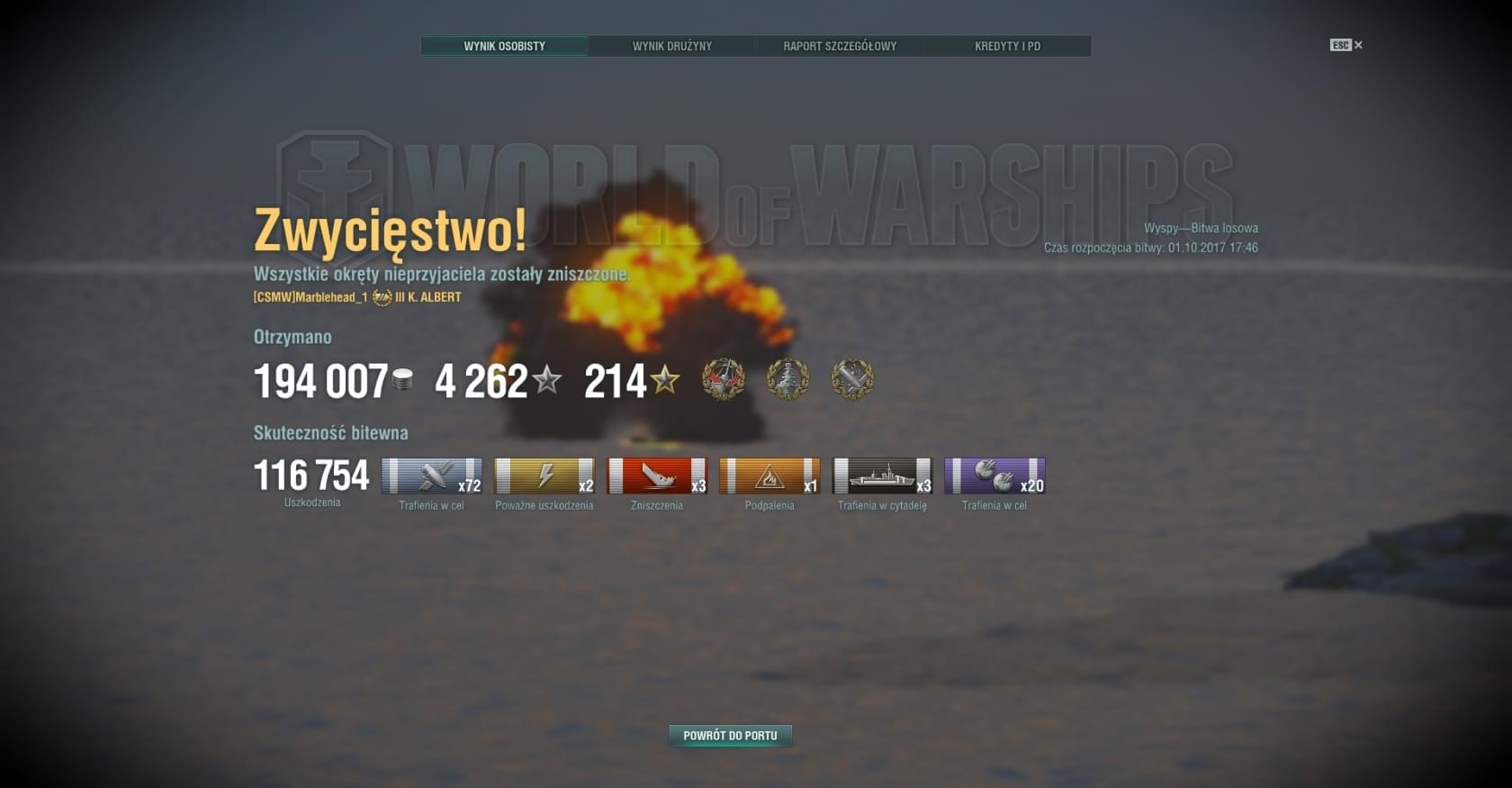
Task: Click the Poważne uszkodzenia ribbon
Action: (x=544, y=476)
